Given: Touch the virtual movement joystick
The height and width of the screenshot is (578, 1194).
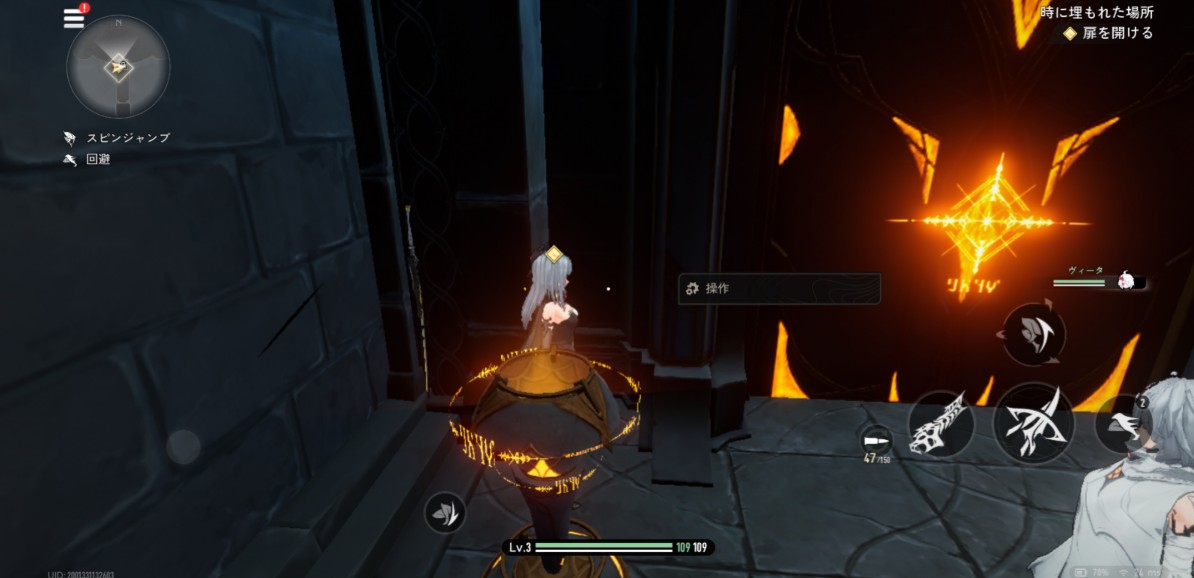Looking at the screenshot, I should (x=183, y=447).
